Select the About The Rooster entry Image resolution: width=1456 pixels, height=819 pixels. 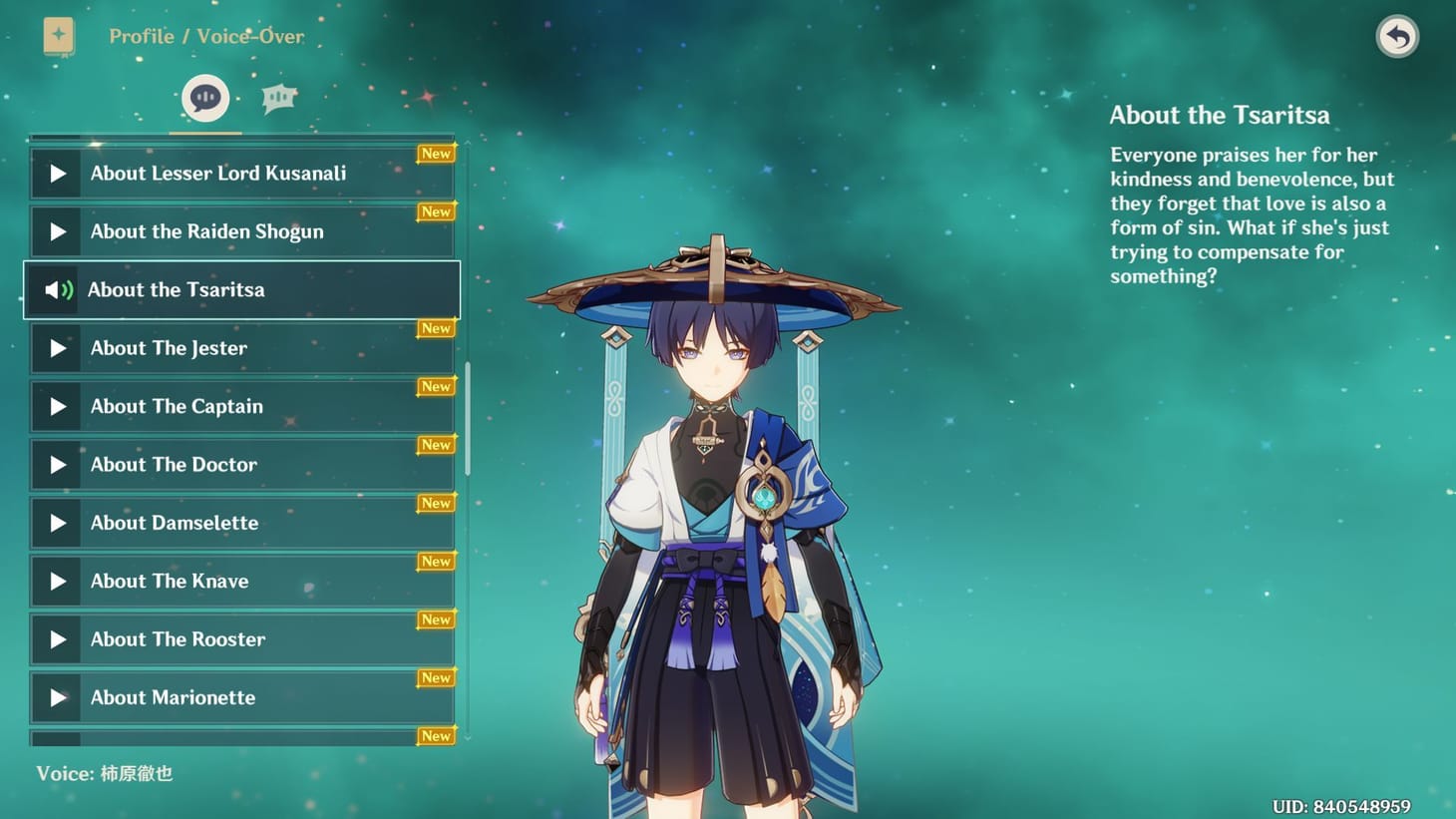[x=239, y=639]
